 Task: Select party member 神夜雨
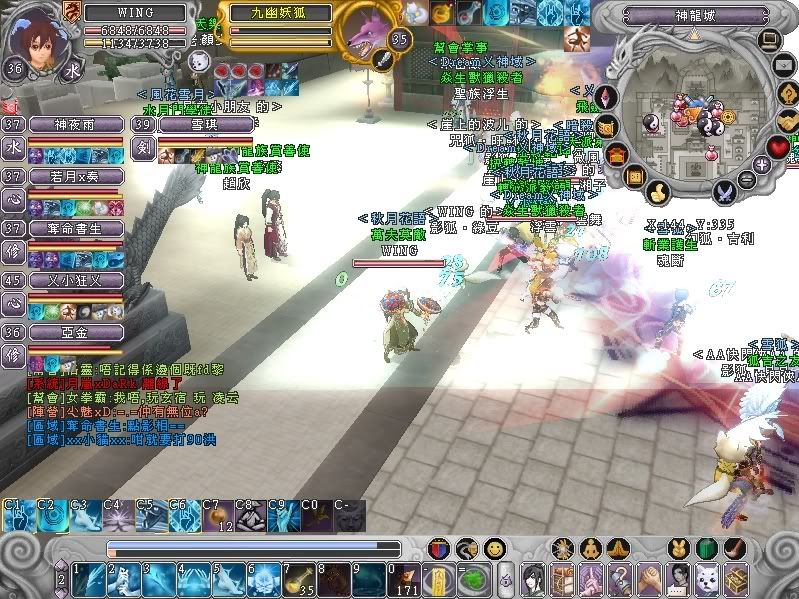tap(76, 125)
